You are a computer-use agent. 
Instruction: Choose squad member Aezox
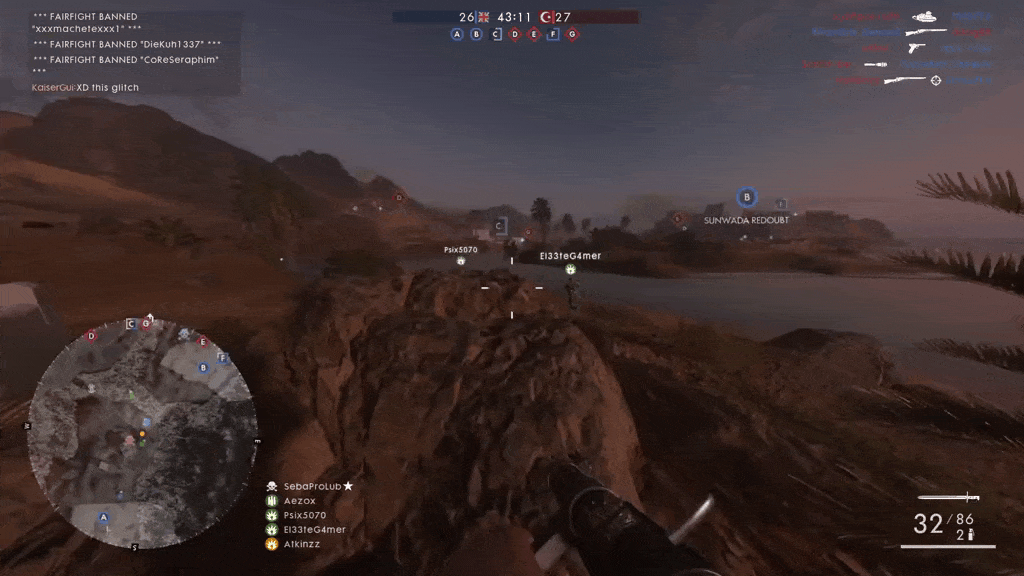coord(299,501)
